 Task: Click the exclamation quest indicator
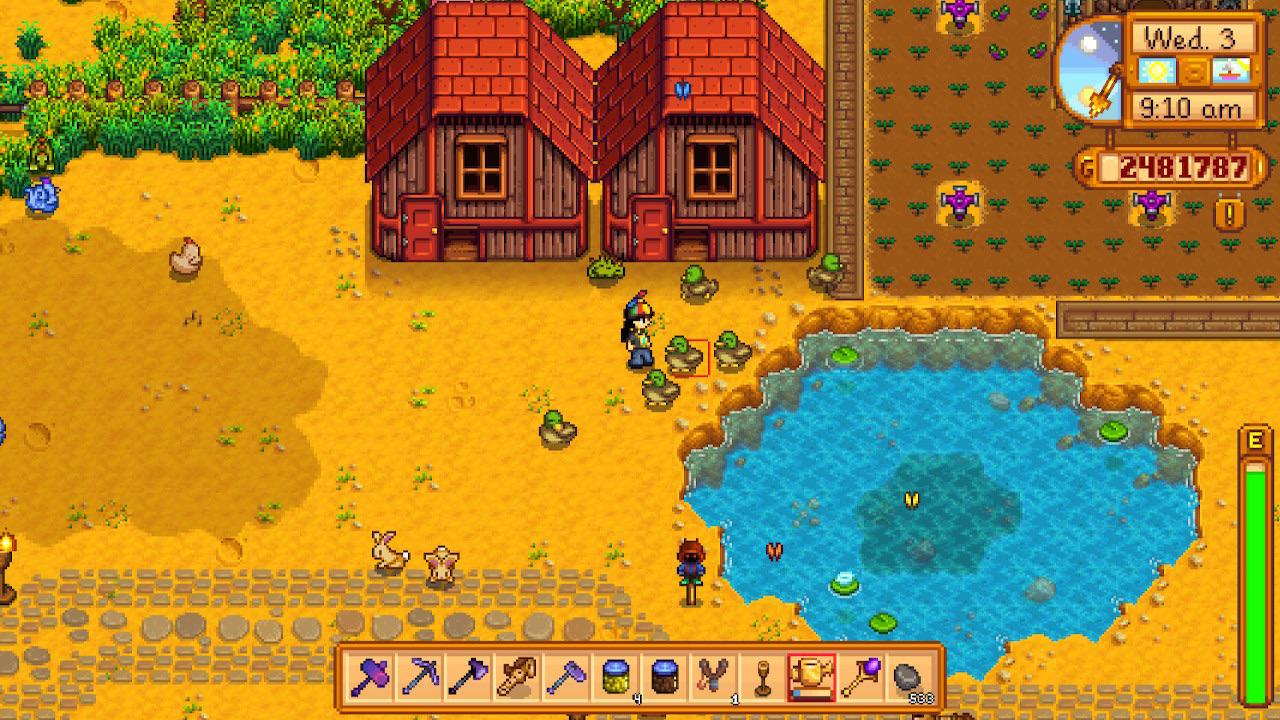tap(1228, 212)
